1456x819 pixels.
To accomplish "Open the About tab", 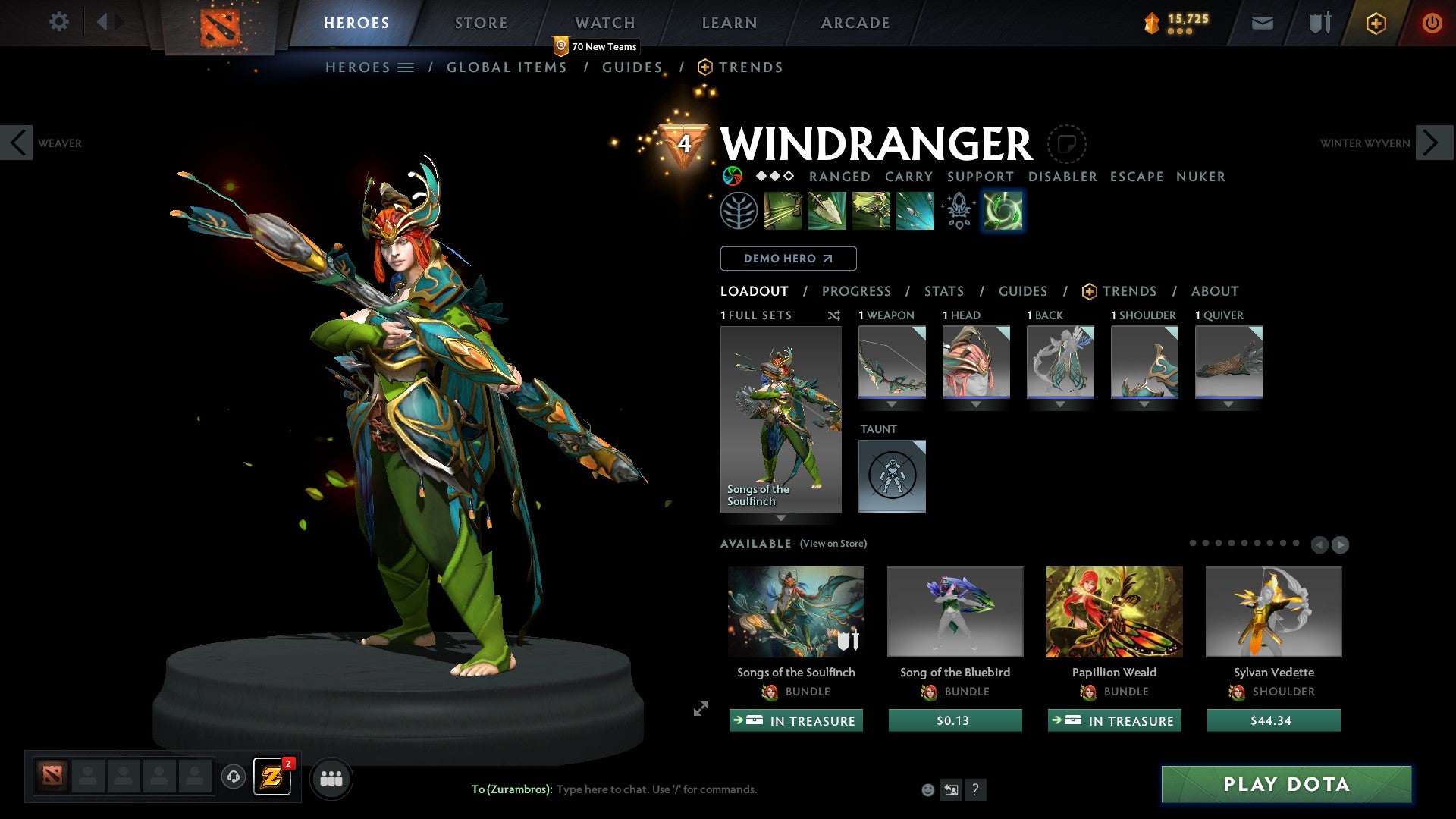I will [1214, 291].
